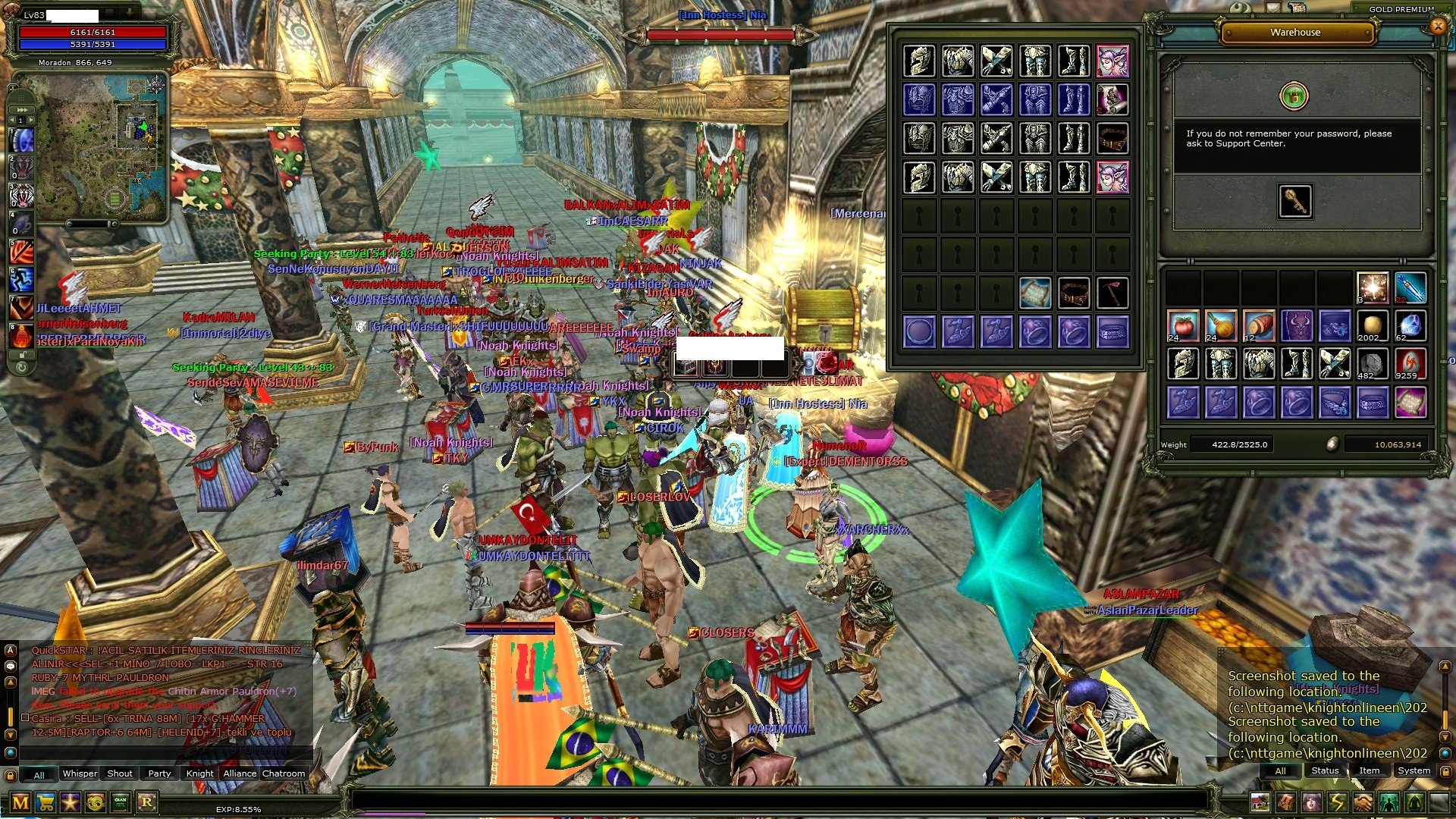Close the Warehouse window
This screenshot has height=819, width=1456.
tap(1437, 27)
